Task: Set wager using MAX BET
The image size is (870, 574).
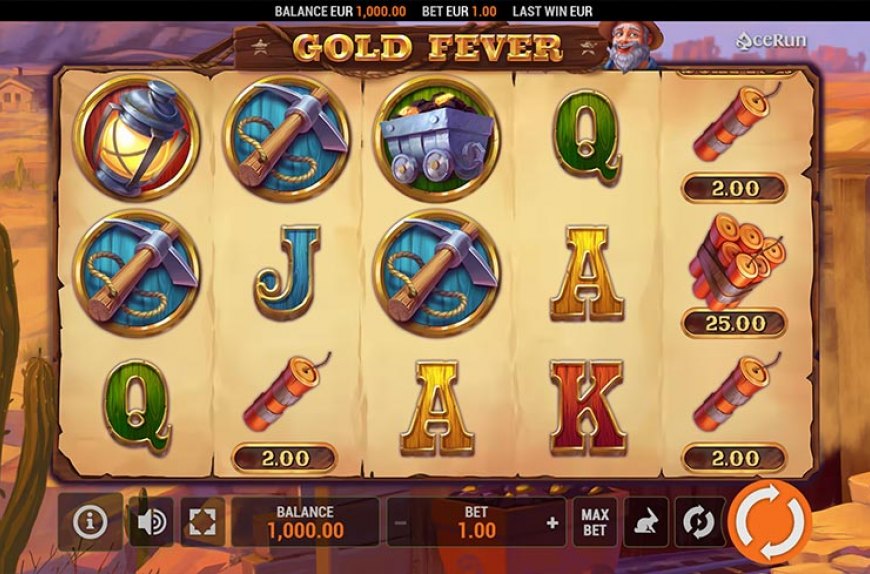Action: [x=595, y=522]
